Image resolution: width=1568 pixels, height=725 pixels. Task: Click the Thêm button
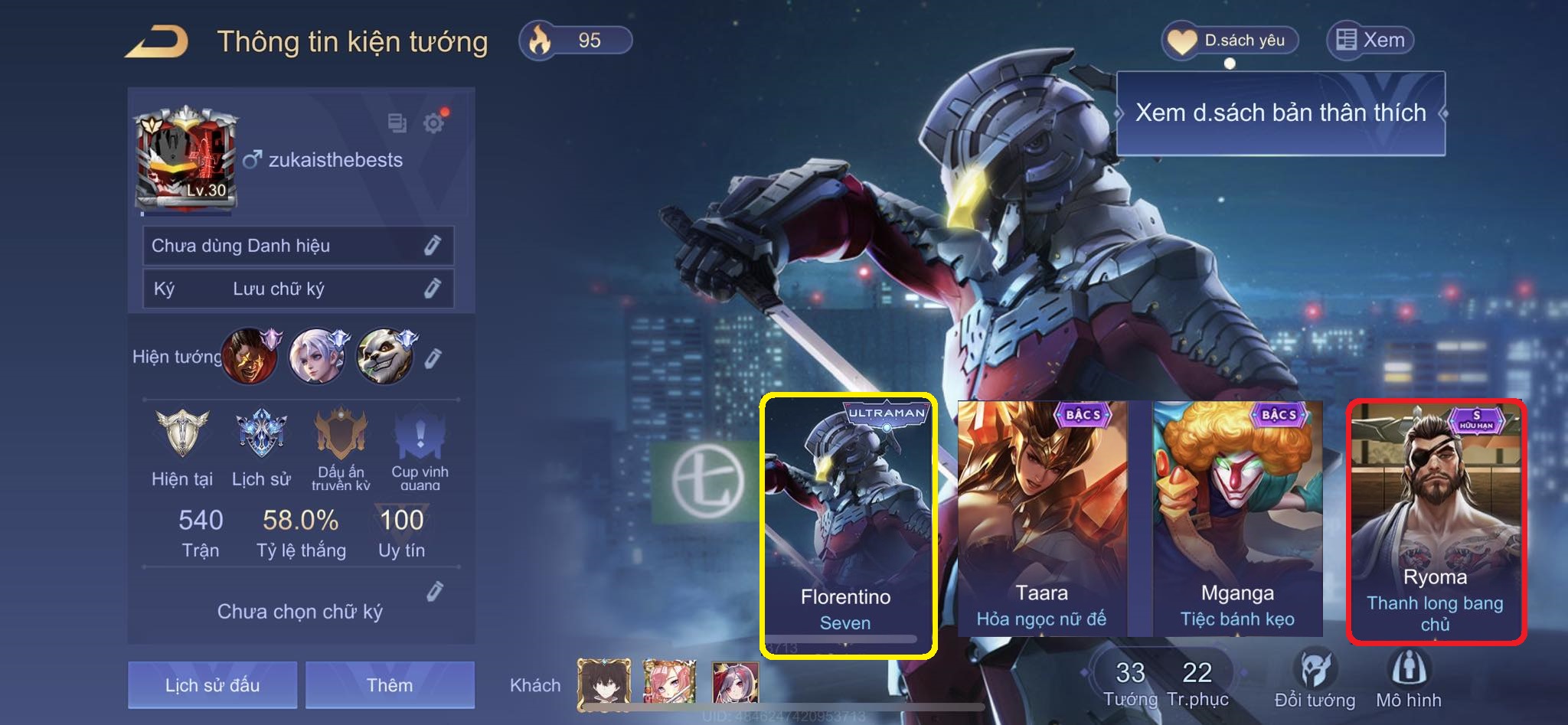click(x=390, y=684)
